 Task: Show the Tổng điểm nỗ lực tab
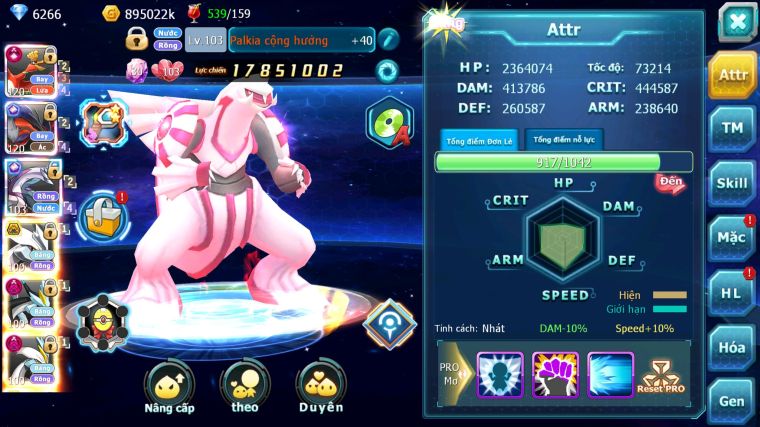coord(565,140)
